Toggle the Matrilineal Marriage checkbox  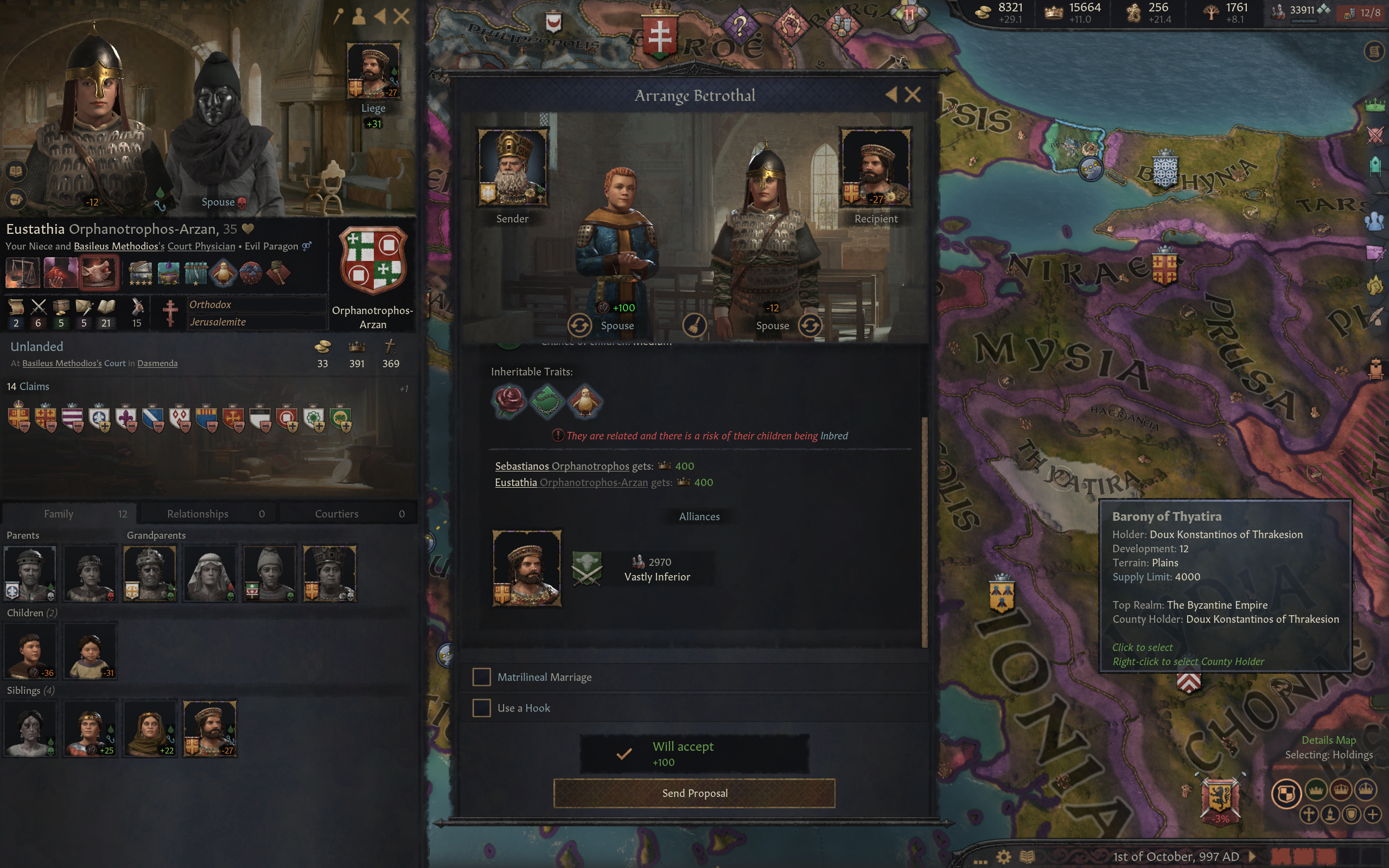pos(482,677)
